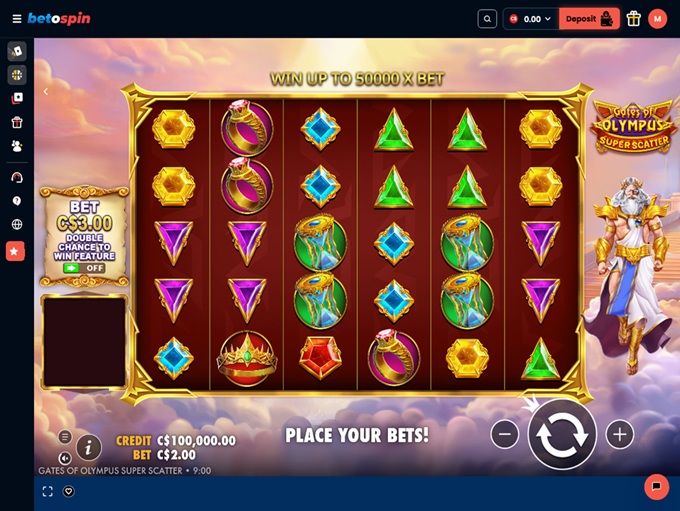The width and height of the screenshot is (680, 511).
Task: Open the game info paytable
Action: click(x=89, y=448)
